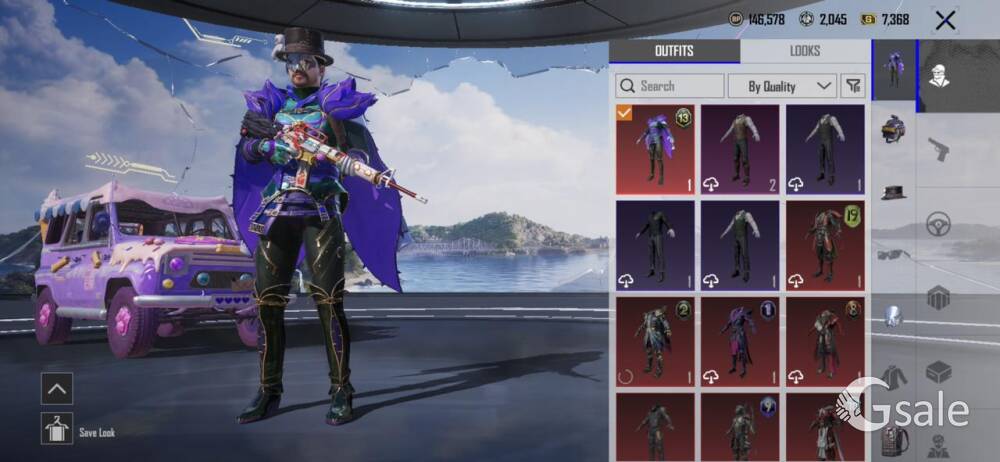The height and width of the screenshot is (462, 1000).
Task: Switch to the Looks tab
Action: coord(805,51)
